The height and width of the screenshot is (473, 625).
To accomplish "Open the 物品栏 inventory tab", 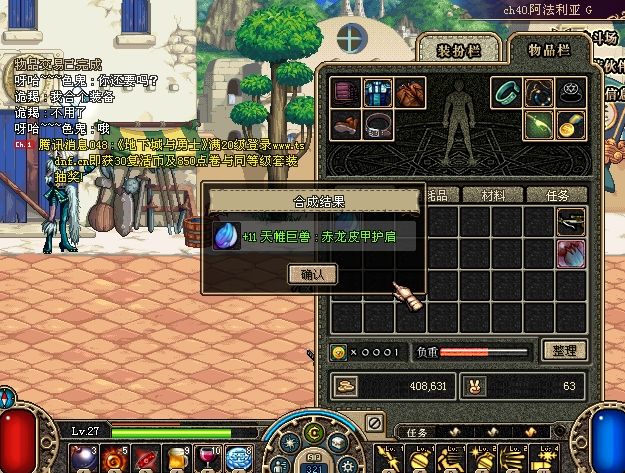I will pos(548,52).
